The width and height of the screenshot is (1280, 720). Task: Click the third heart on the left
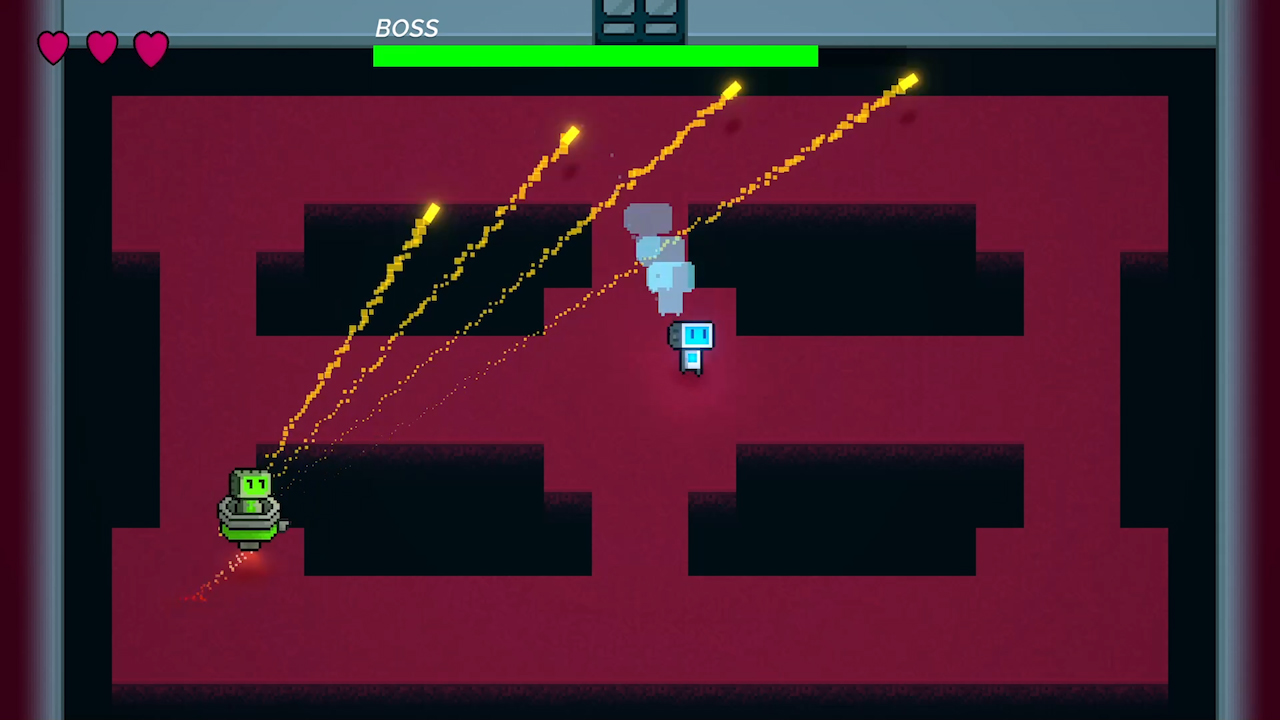(151, 47)
